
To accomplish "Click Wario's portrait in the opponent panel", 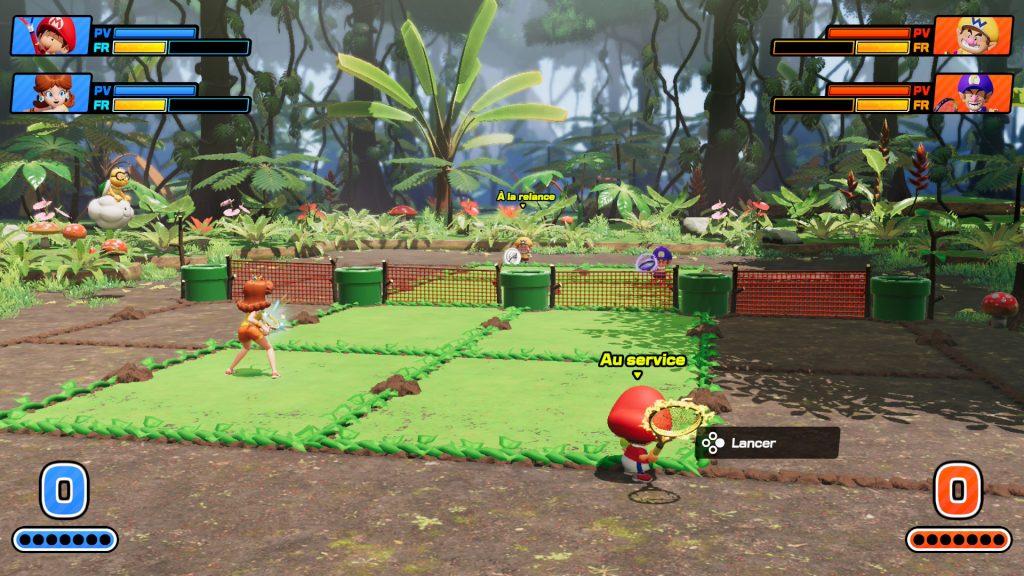I will [972, 36].
